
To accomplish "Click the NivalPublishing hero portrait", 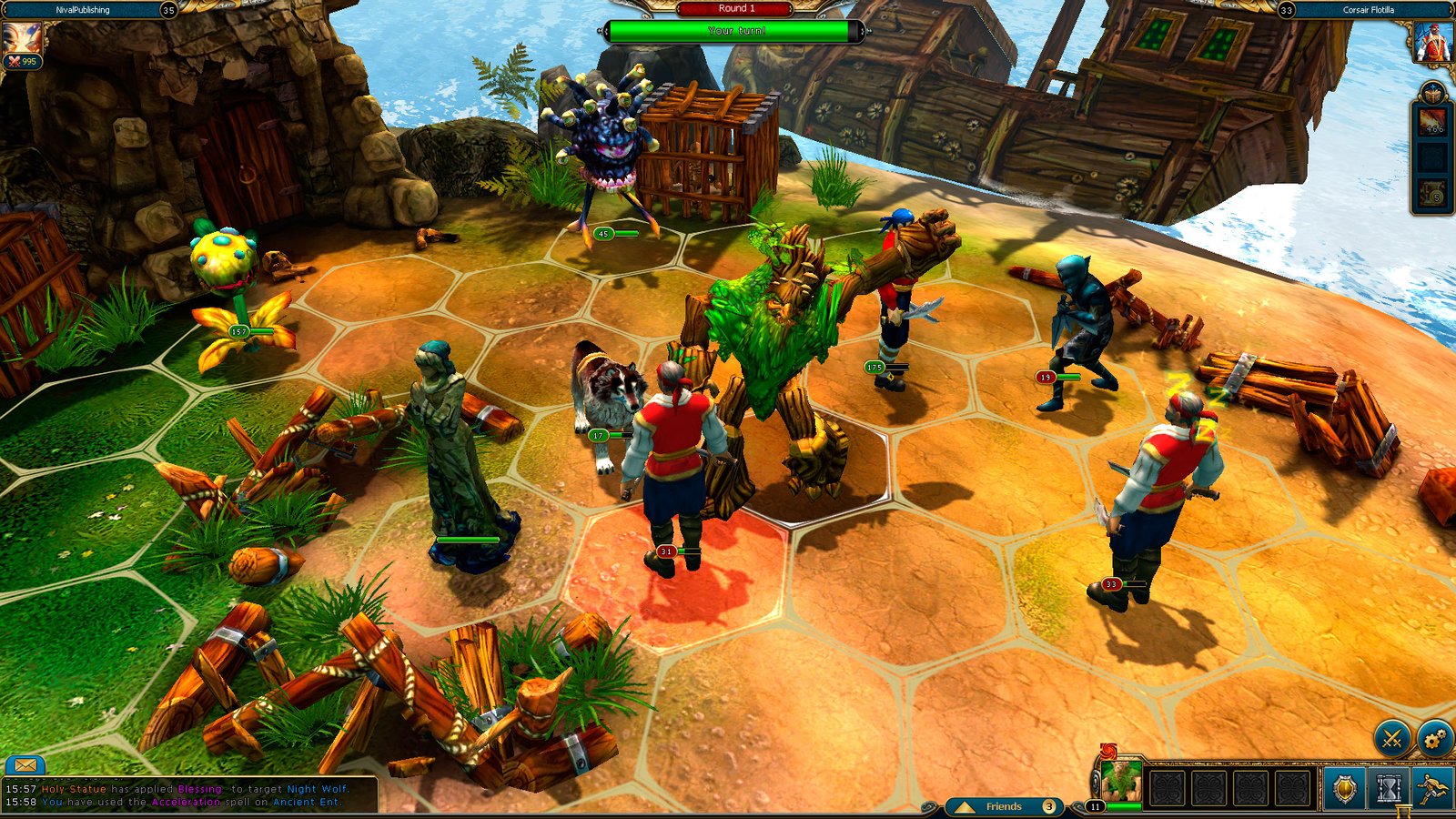I will coord(20,39).
